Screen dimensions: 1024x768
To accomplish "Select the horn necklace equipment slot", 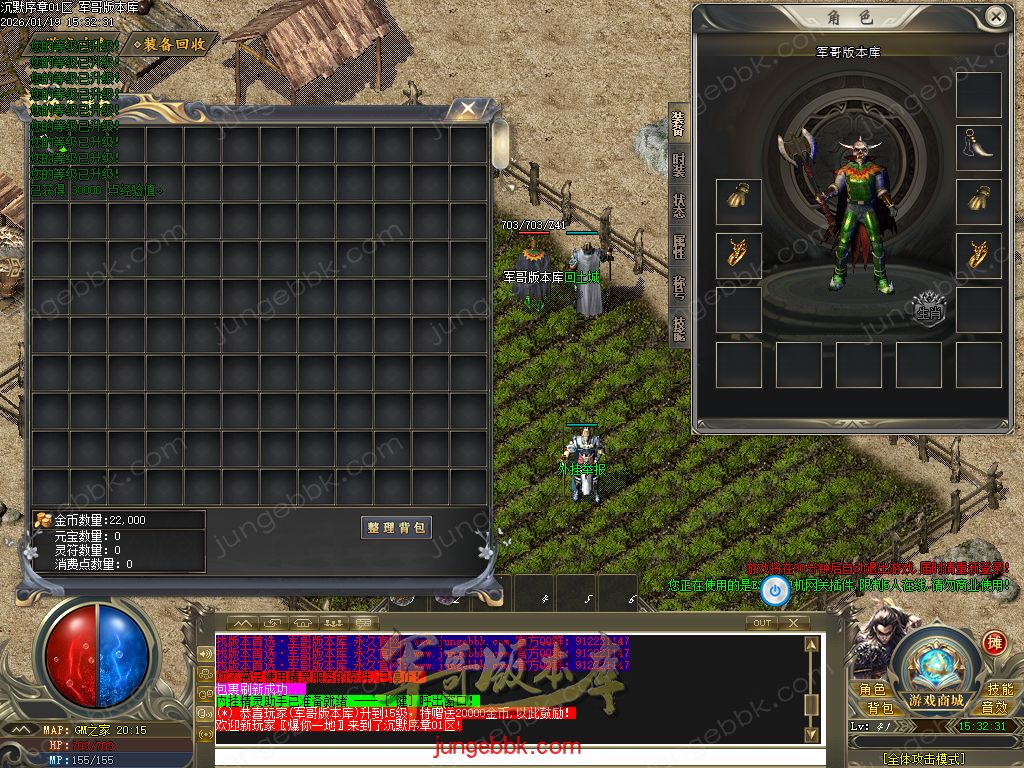I will [978, 148].
